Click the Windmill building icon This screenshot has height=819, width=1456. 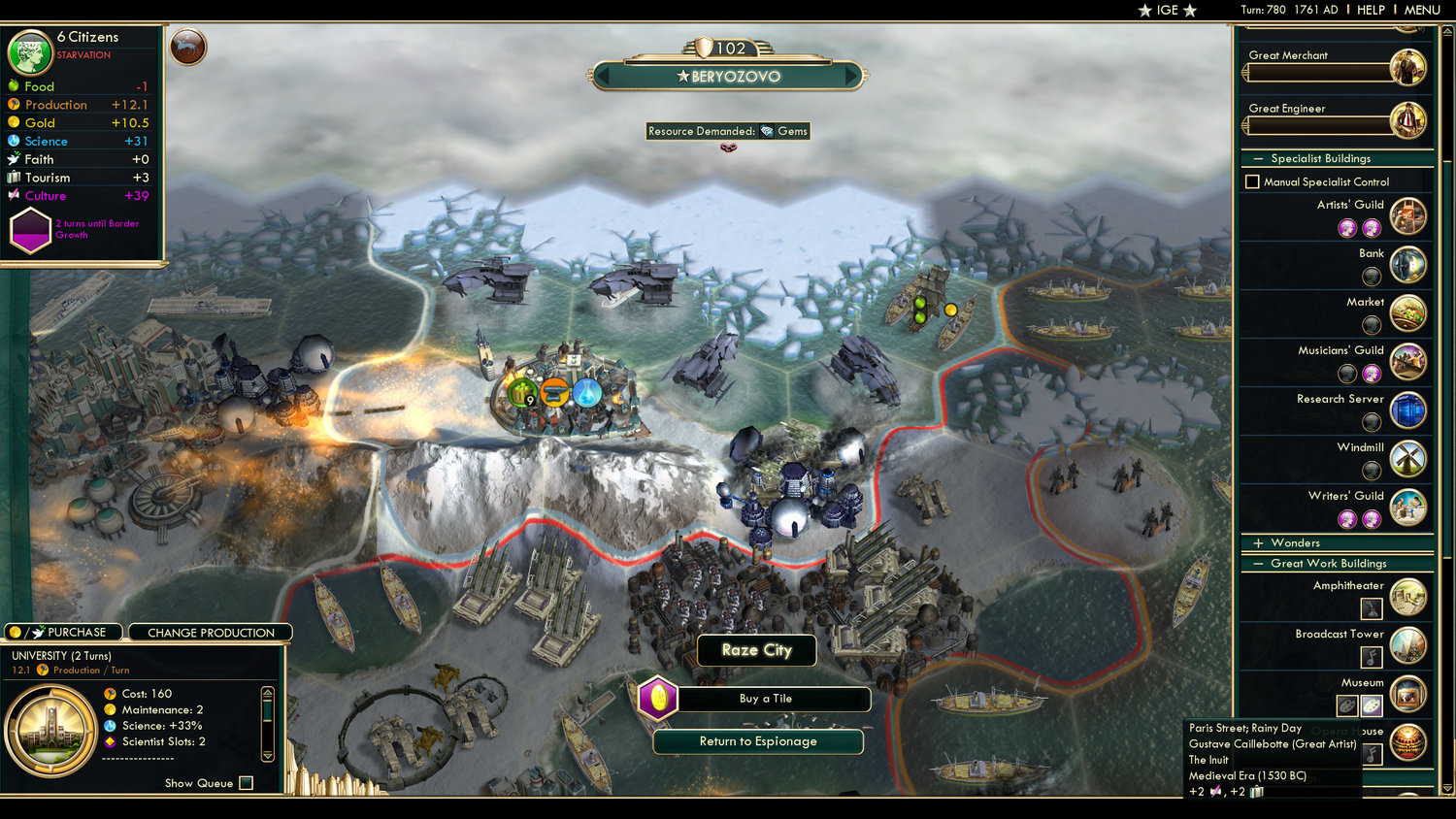click(1407, 458)
